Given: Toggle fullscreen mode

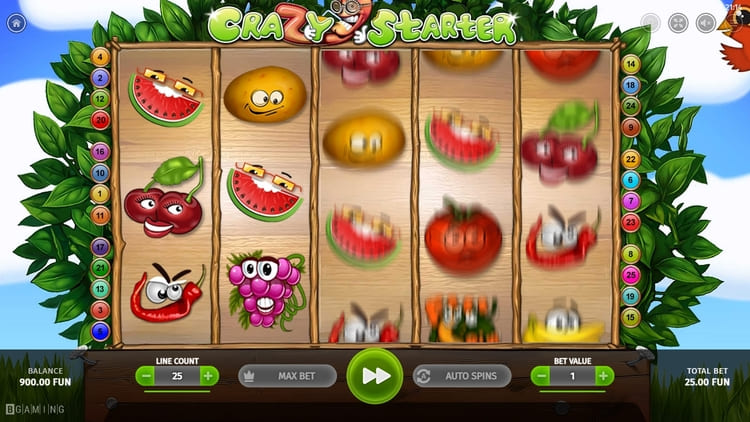Looking at the screenshot, I should tap(678, 23).
